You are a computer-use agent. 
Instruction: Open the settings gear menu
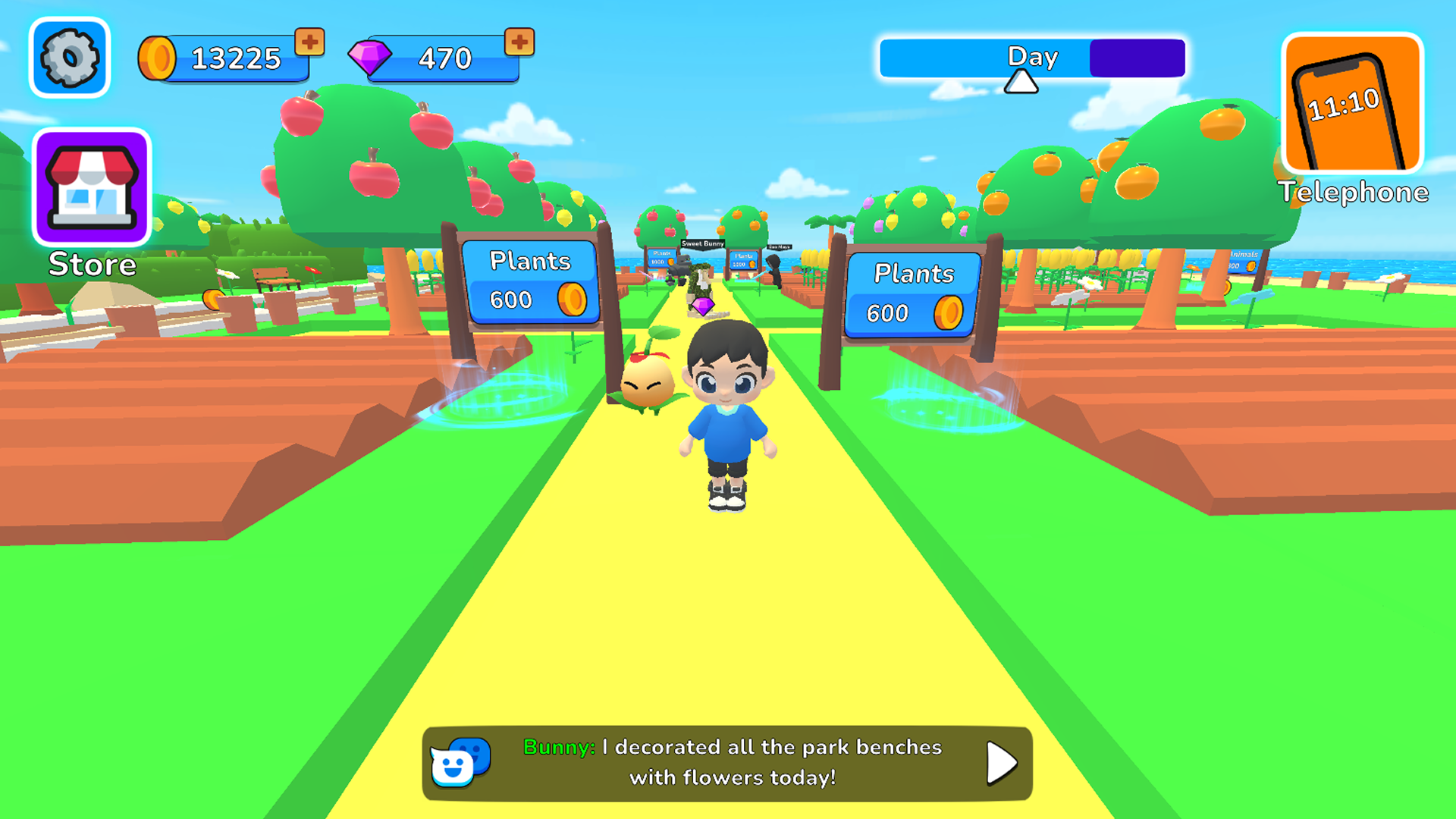coord(70,57)
